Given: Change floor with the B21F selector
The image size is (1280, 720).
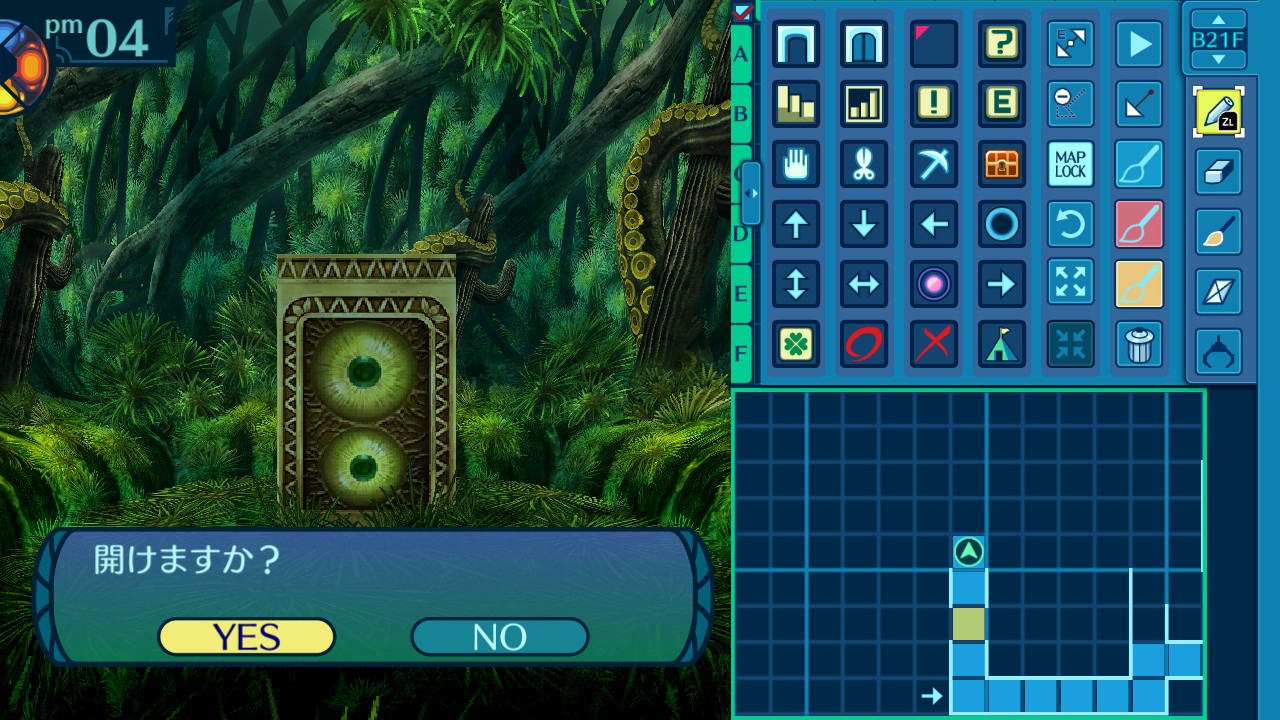Looking at the screenshot, I should (x=1218, y=40).
